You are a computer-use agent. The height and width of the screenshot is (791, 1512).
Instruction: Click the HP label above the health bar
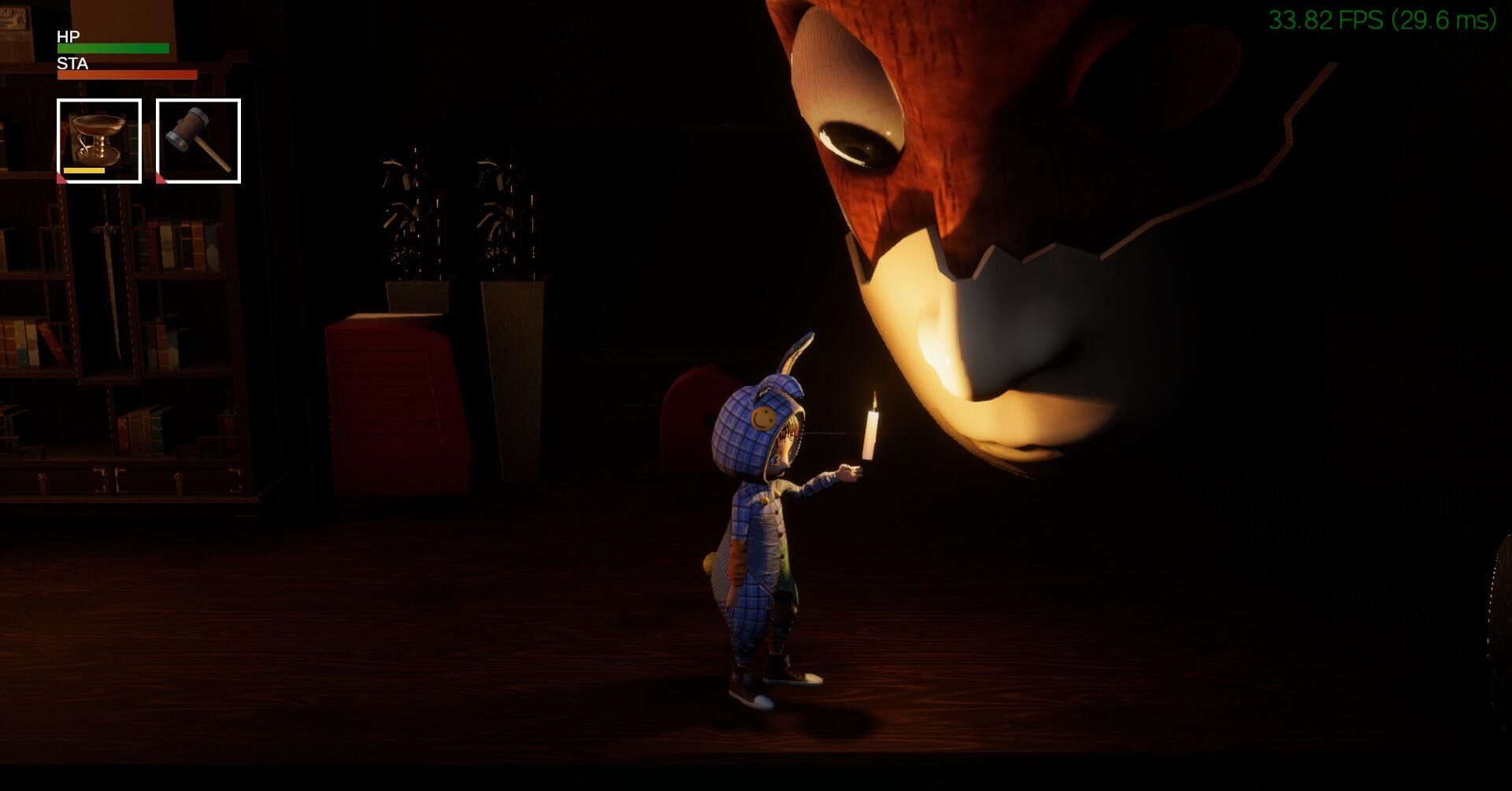click(66, 37)
